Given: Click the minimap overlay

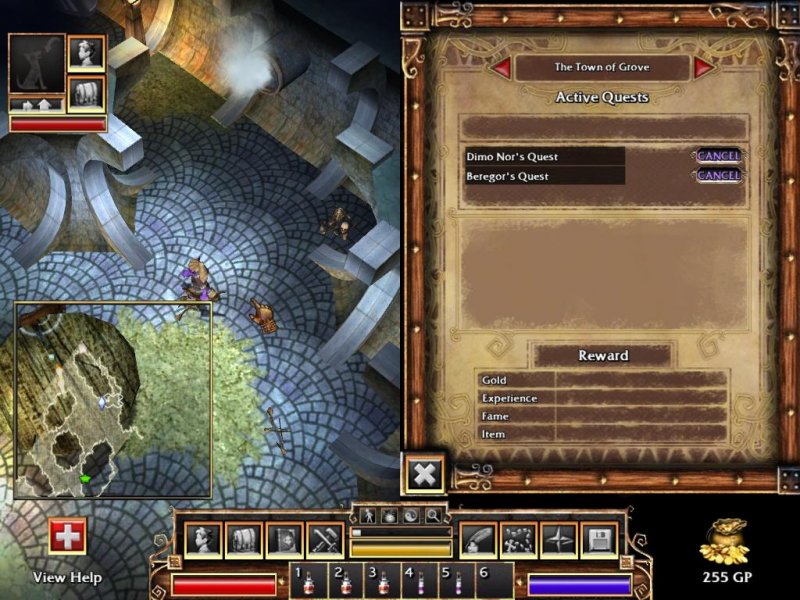Looking at the screenshot, I should pyautogui.click(x=113, y=400).
